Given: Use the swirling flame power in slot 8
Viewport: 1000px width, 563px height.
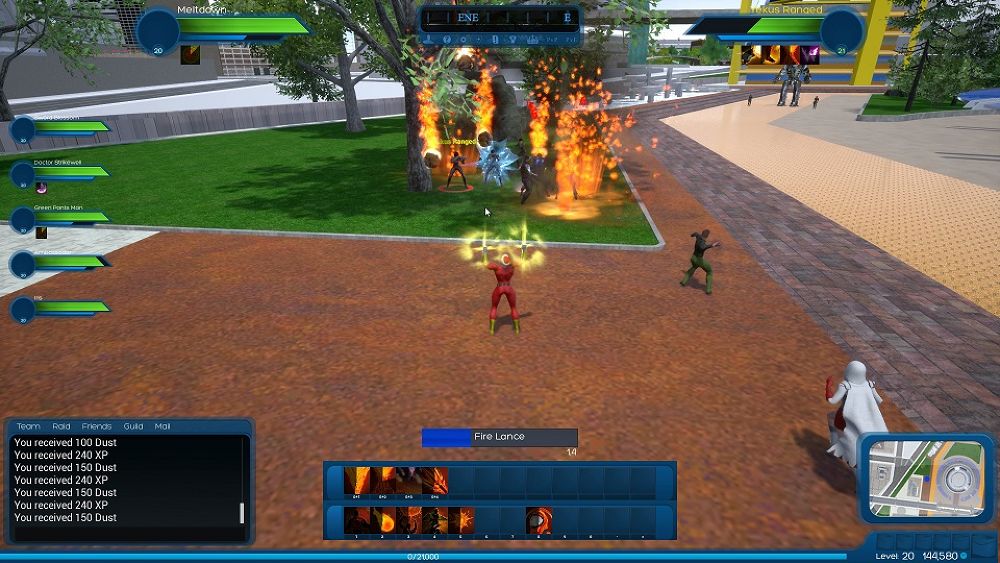Looking at the screenshot, I should click(x=539, y=520).
